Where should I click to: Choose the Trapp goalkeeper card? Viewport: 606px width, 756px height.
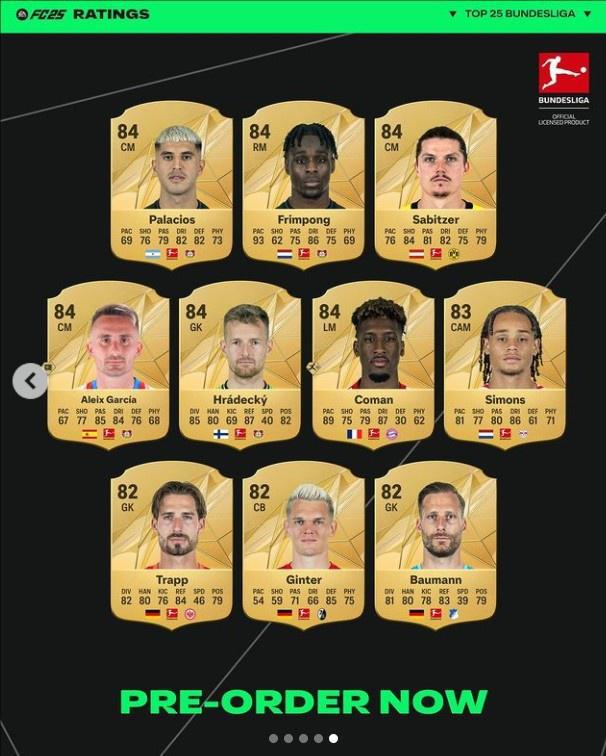172,545
